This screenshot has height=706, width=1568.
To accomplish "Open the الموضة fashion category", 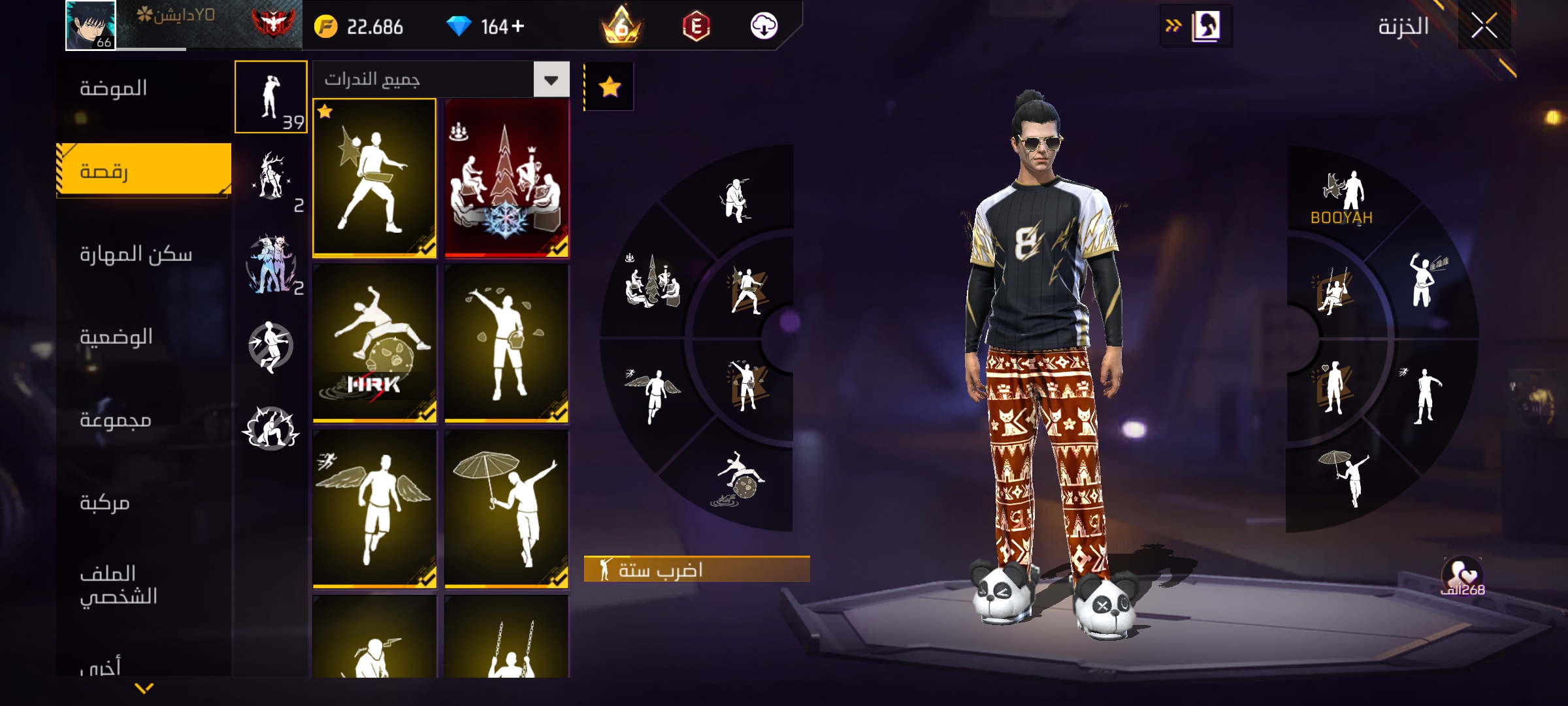I will tap(114, 88).
